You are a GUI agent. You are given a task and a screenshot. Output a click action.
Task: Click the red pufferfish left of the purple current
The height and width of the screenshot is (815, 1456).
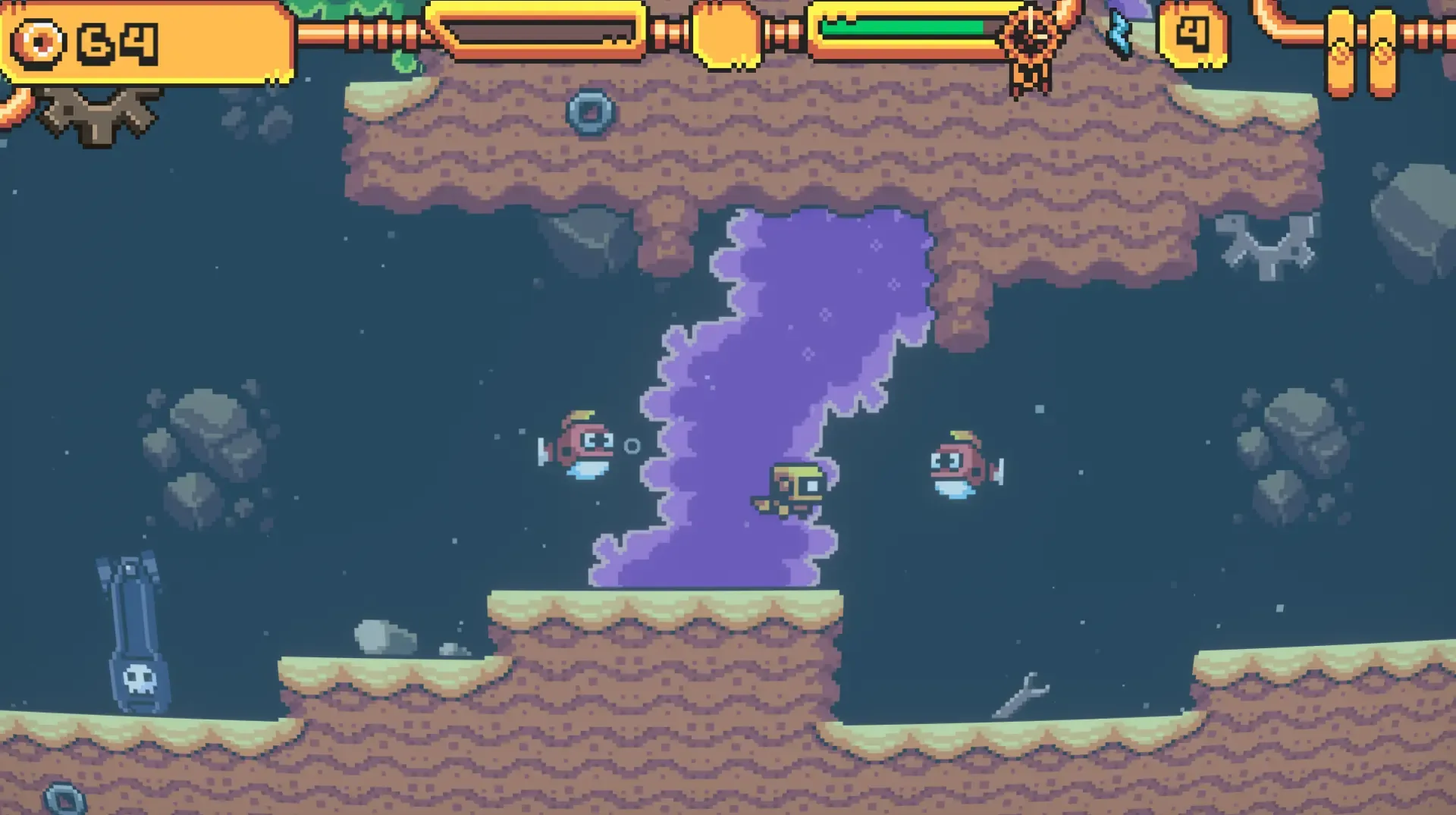click(584, 447)
